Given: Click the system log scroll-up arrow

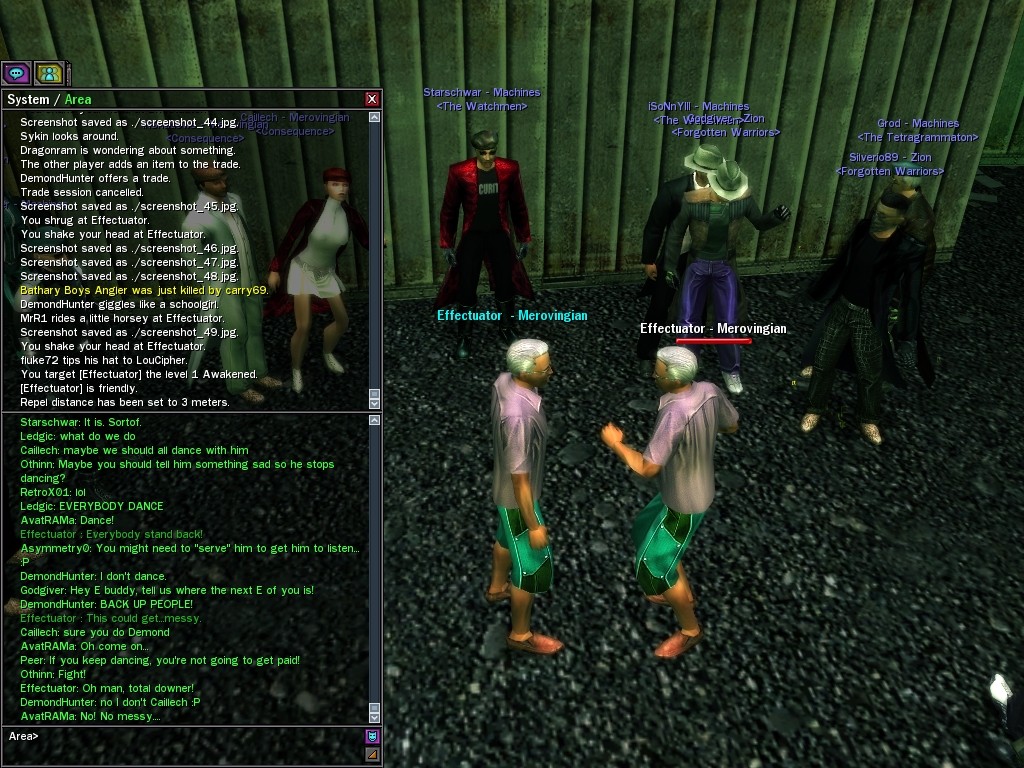Looking at the screenshot, I should (375, 117).
